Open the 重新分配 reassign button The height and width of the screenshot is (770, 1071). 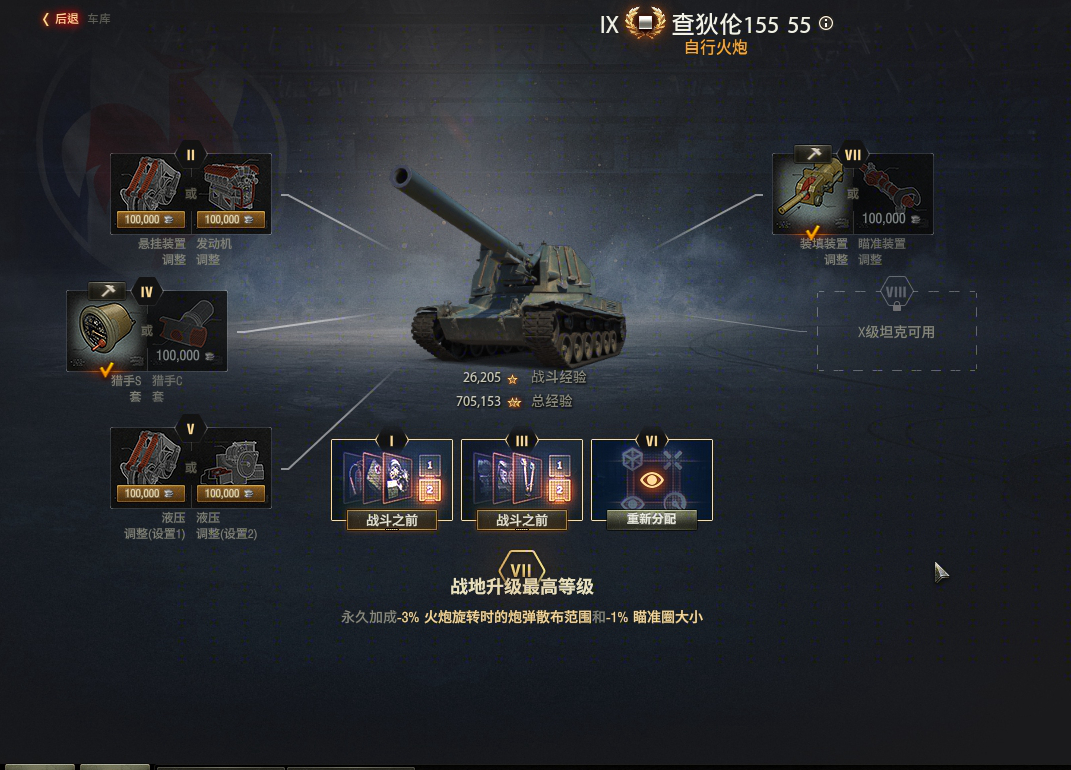point(651,519)
